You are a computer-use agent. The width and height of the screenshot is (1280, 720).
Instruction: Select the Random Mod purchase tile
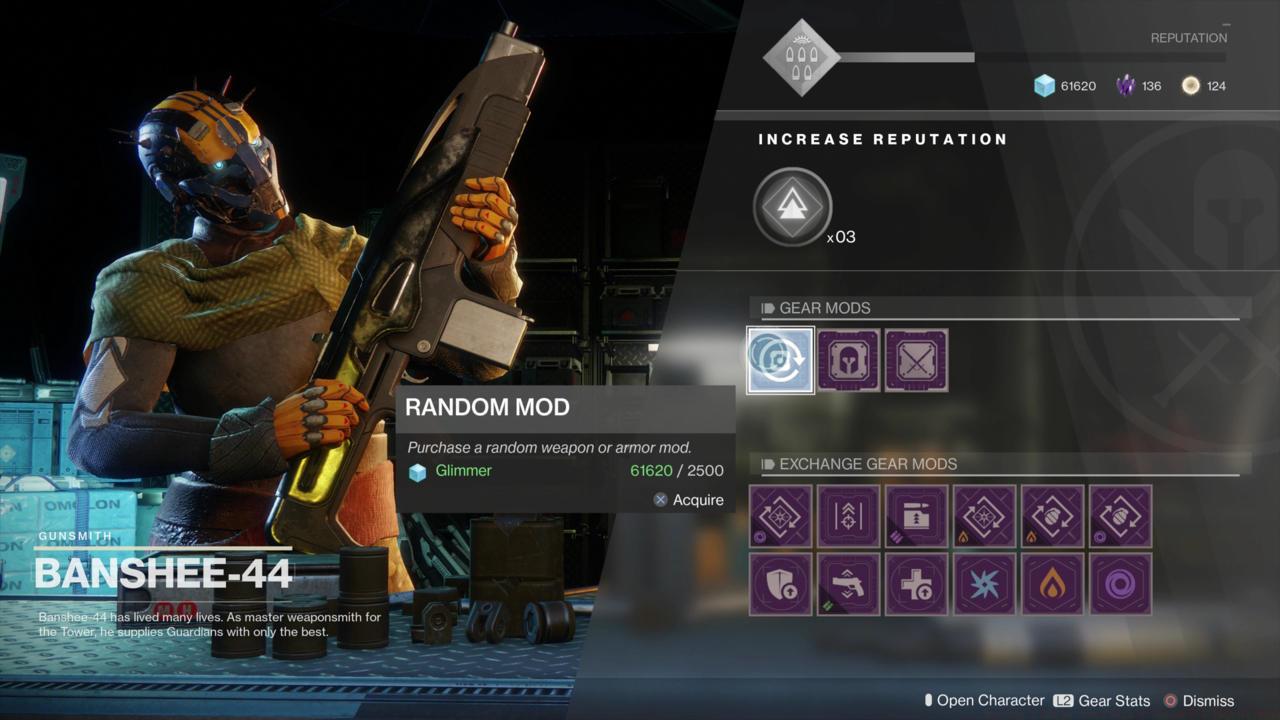tap(780, 360)
